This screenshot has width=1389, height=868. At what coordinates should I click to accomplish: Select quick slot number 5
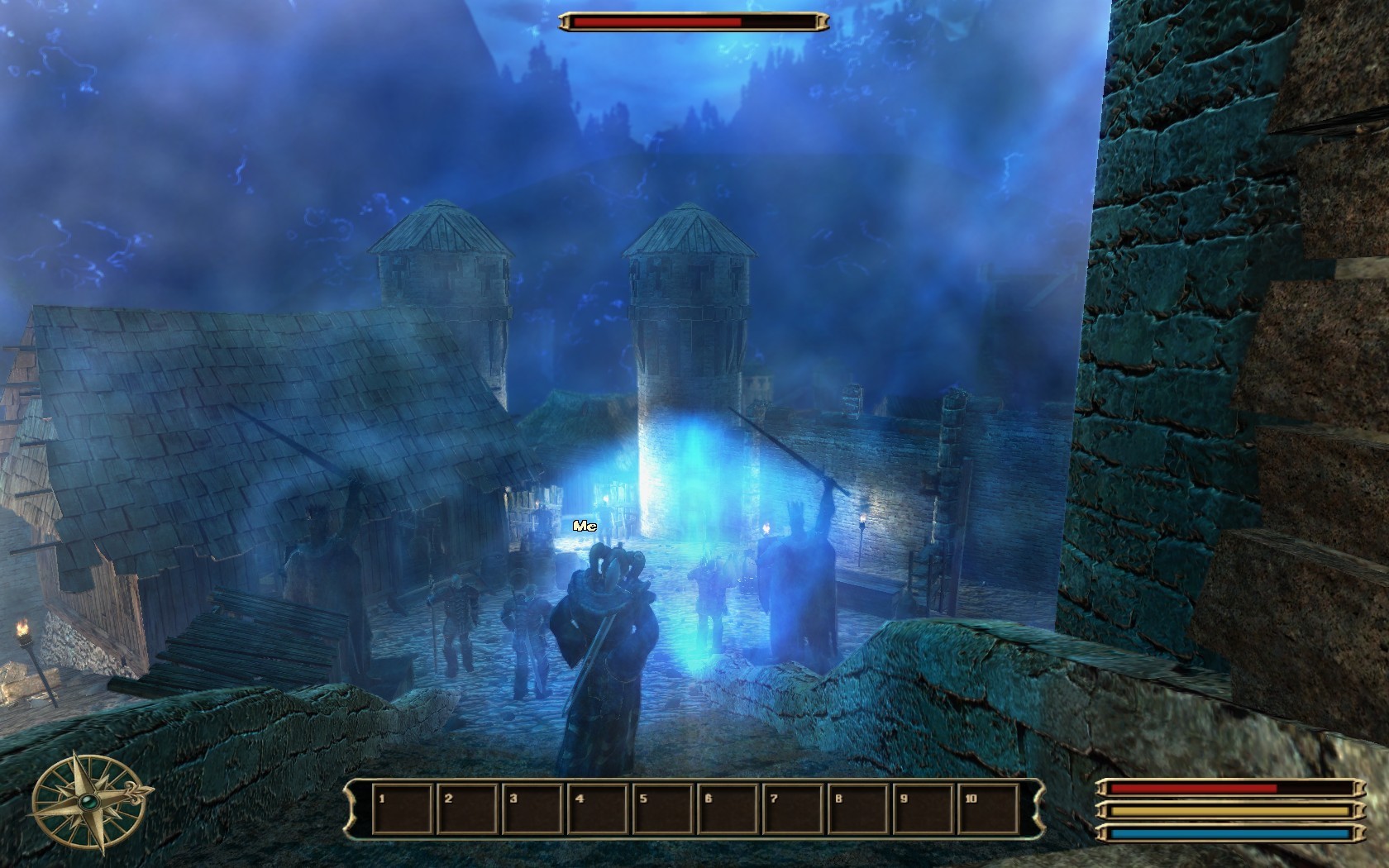(x=663, y=808)
